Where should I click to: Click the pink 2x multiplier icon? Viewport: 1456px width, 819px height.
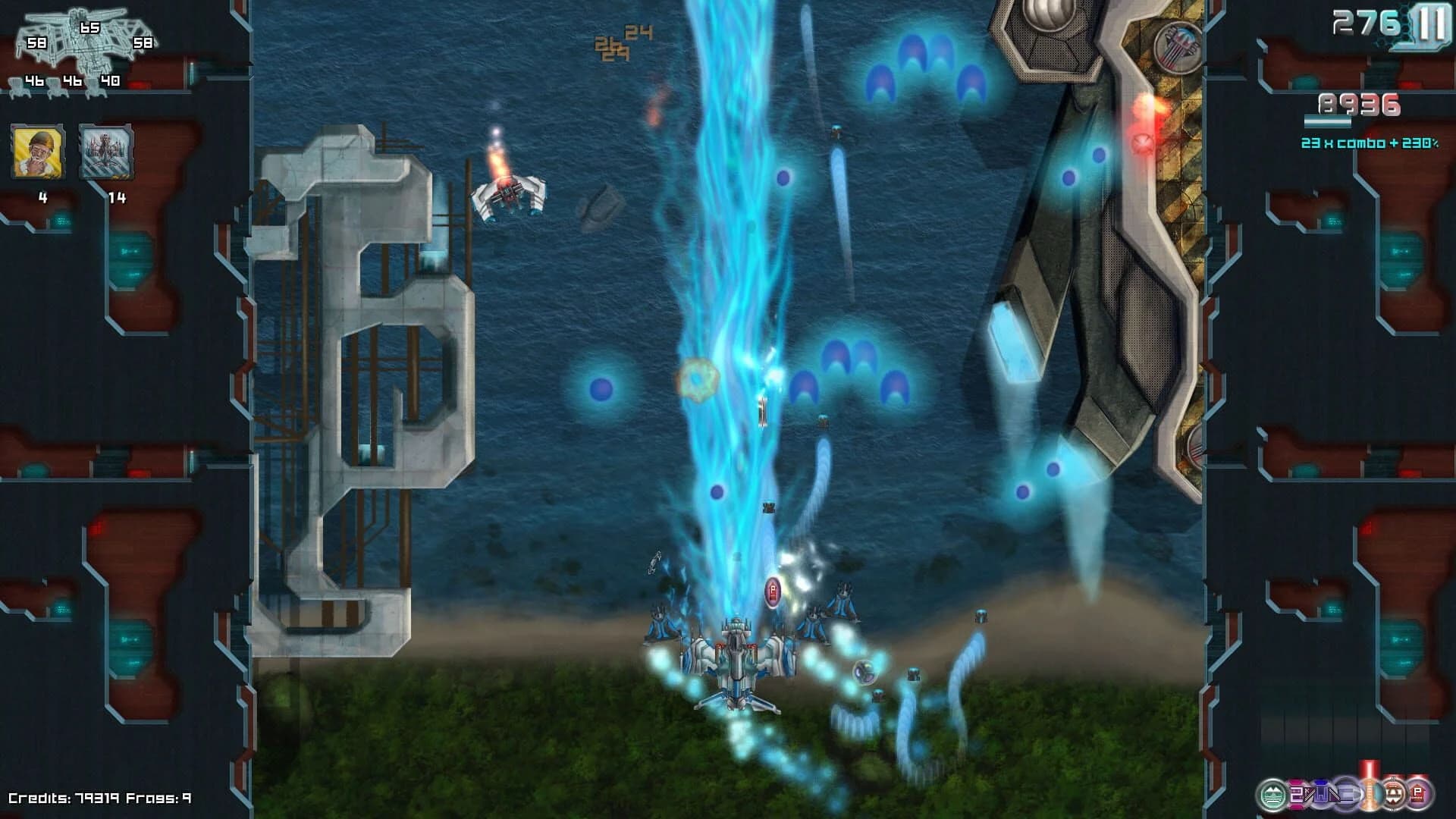[x=1296, y=792]
